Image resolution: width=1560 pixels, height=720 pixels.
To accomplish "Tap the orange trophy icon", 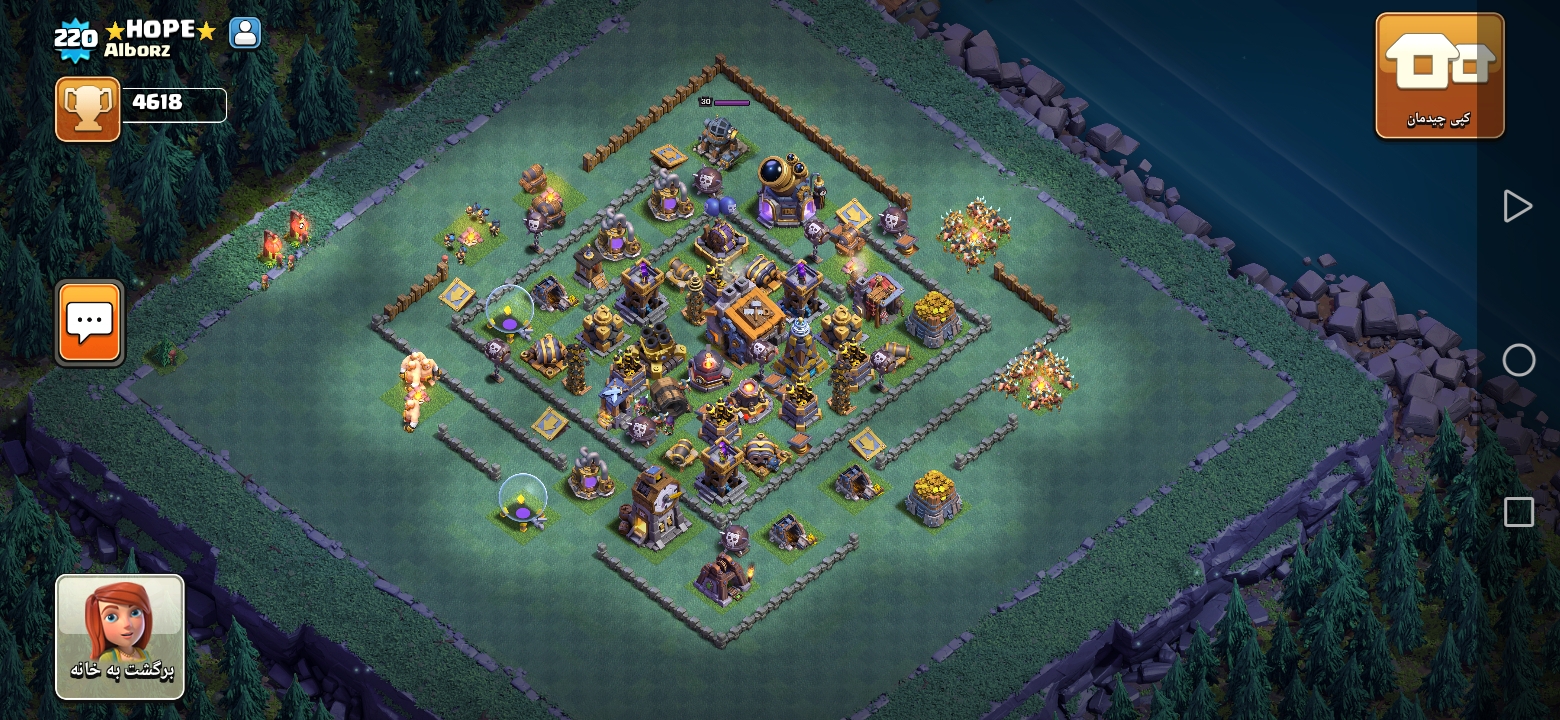I will coord(88,109).
